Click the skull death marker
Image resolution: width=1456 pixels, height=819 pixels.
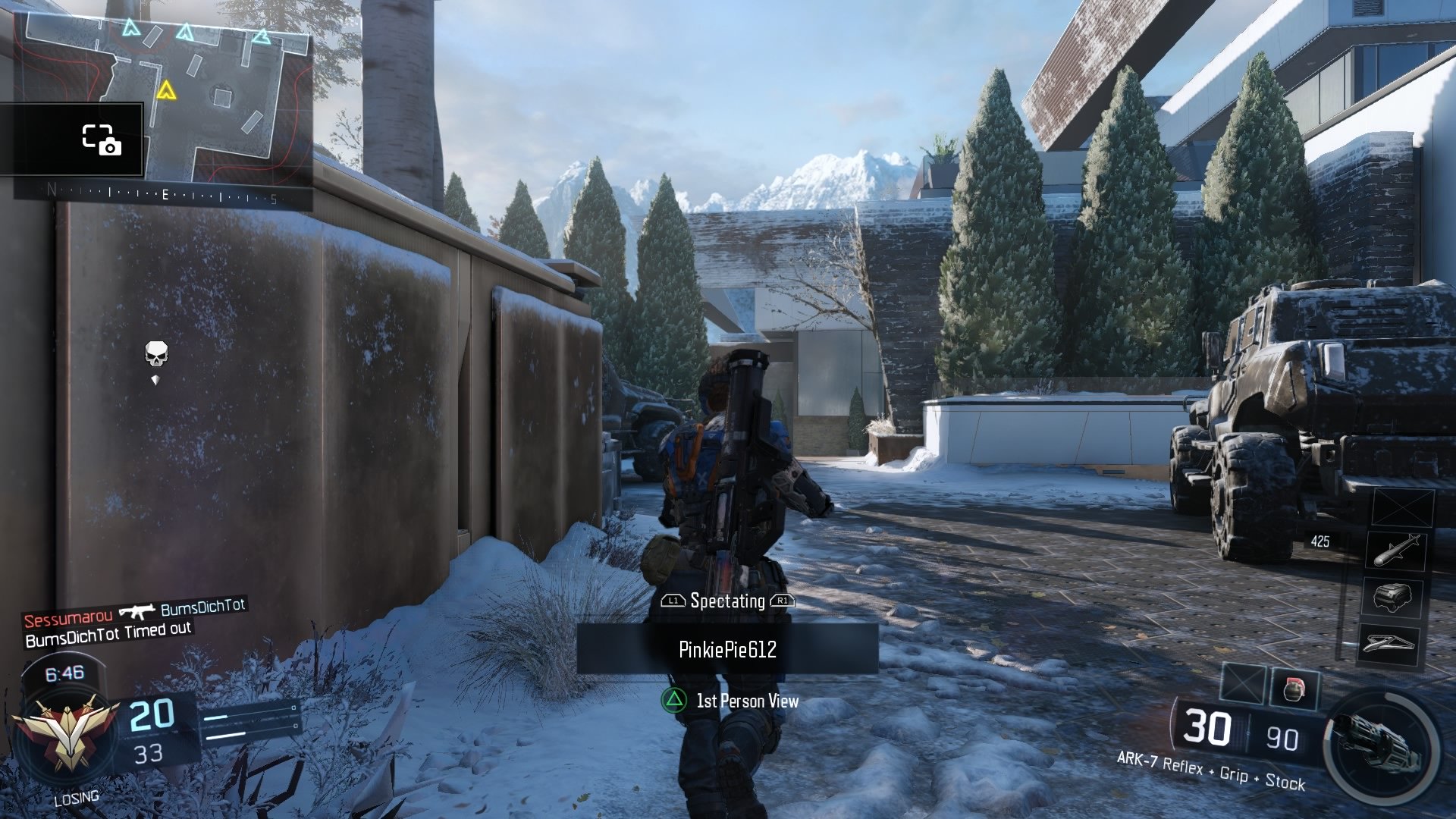(x=156, y=353)
